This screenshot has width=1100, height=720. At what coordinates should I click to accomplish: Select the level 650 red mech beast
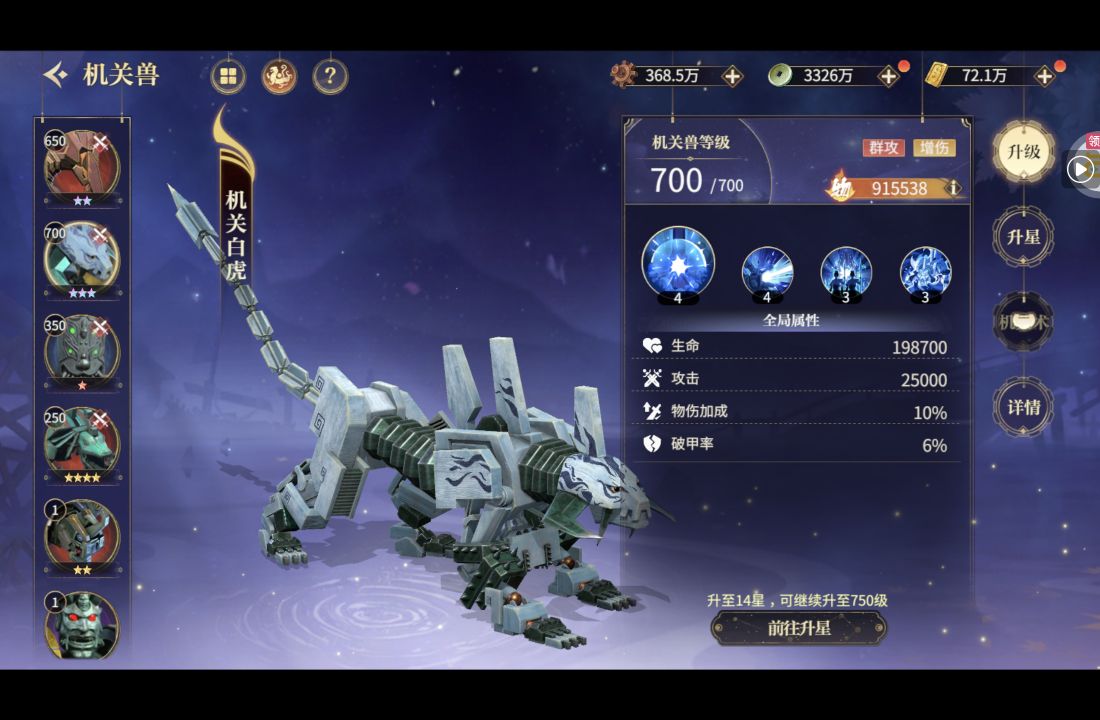coord(80,165)
